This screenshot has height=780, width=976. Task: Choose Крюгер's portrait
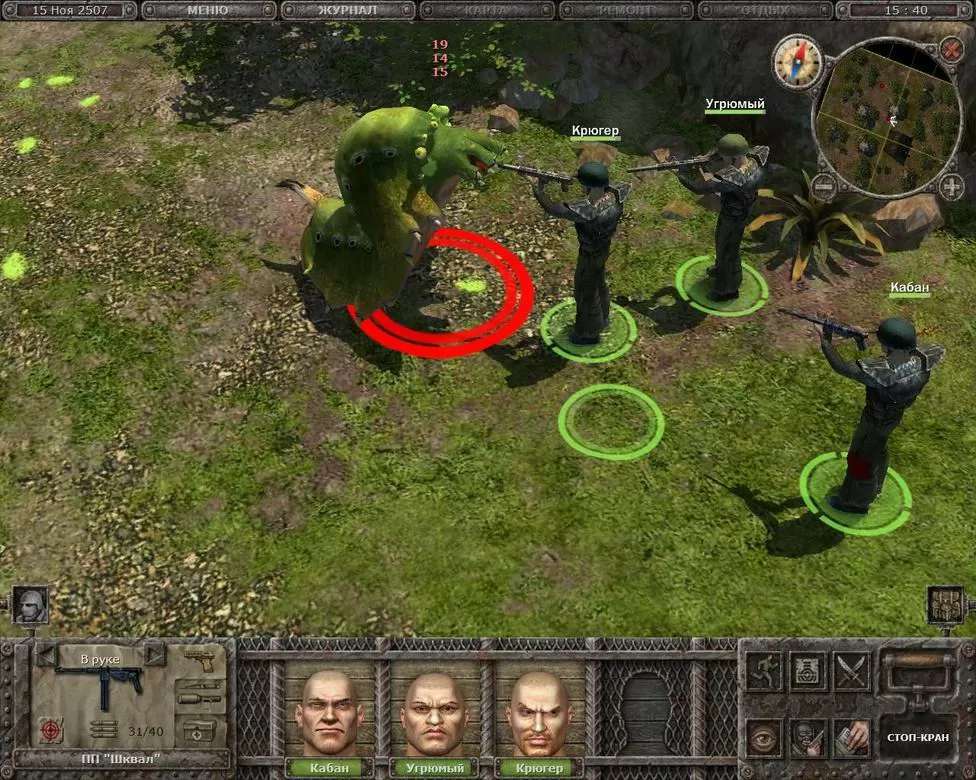[x=540, y=712]
